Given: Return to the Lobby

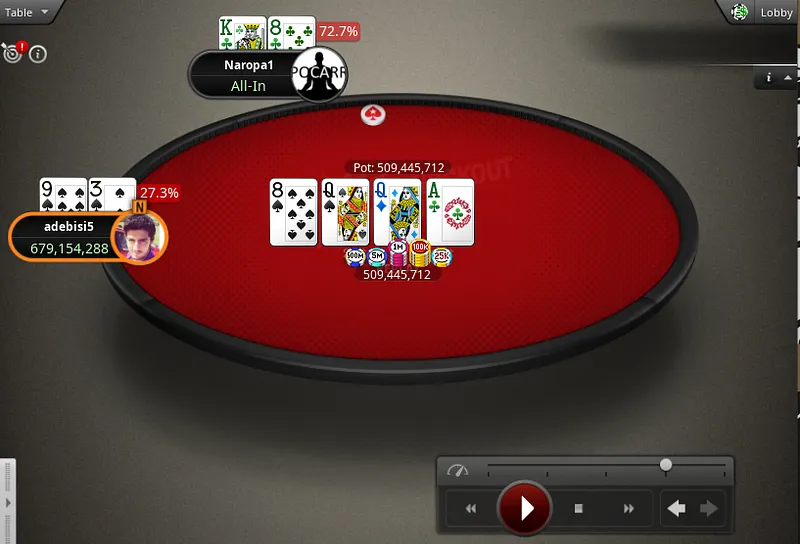Looking at the screenshot, I should [776, 12].
